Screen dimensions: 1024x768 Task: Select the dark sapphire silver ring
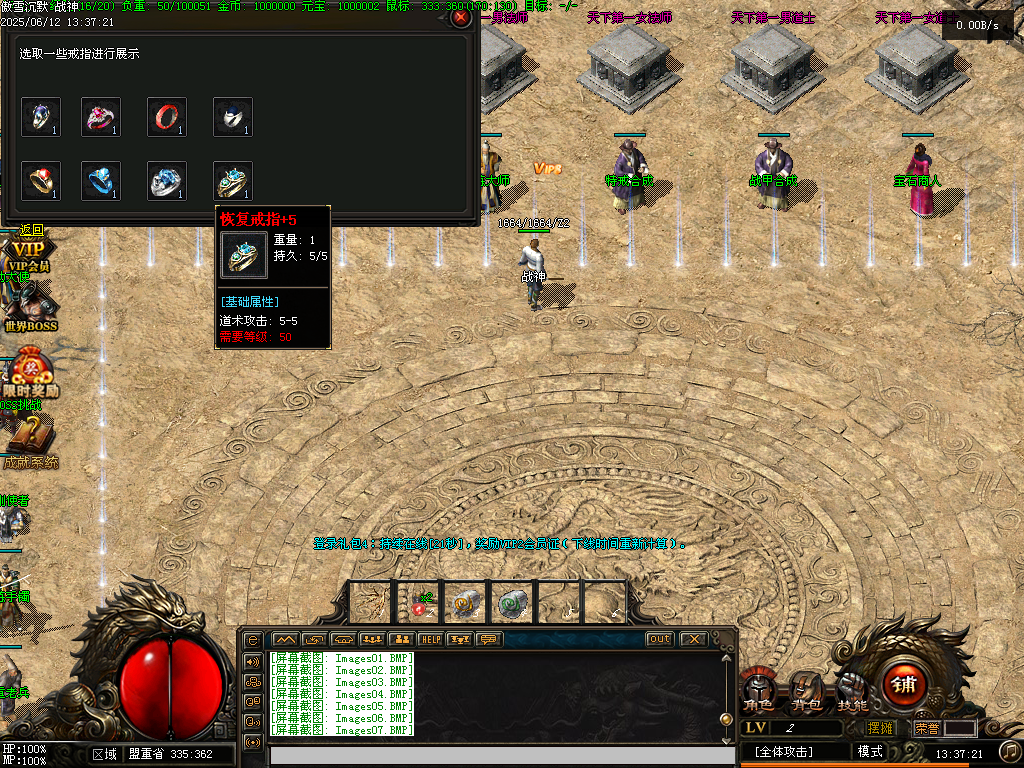coord(232,117)
